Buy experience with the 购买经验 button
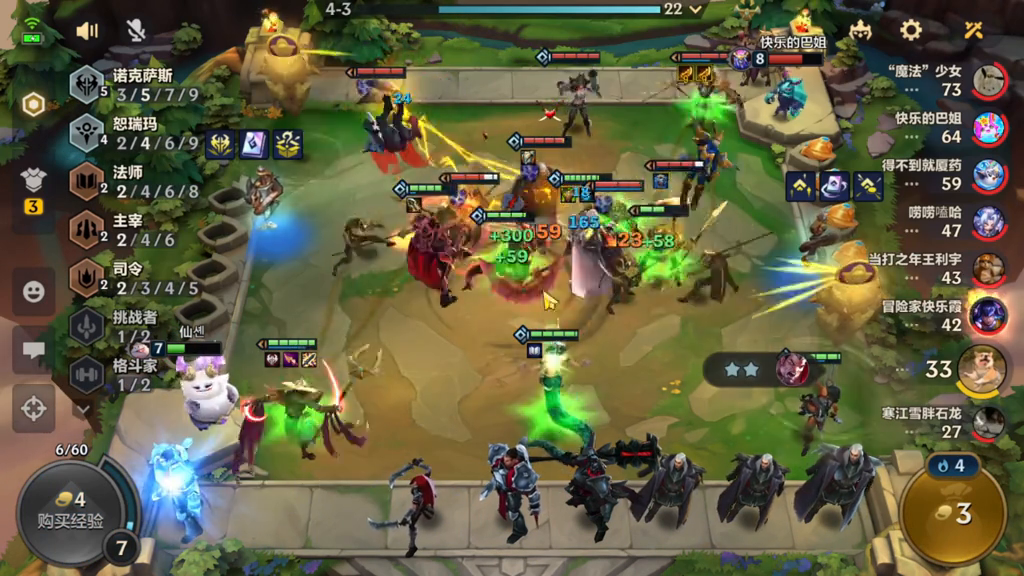The image size is (1024, 576). click(x=67, y=510)
